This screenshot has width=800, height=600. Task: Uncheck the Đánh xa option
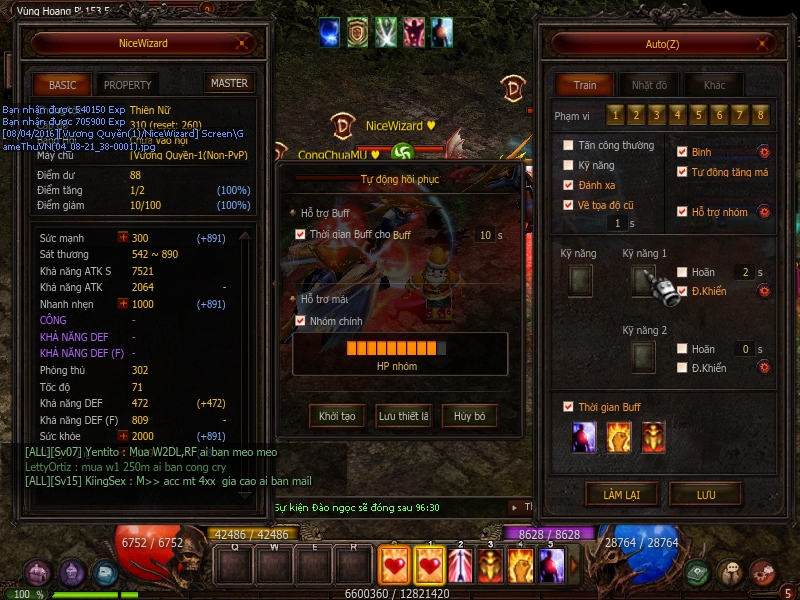pos(568,185)
